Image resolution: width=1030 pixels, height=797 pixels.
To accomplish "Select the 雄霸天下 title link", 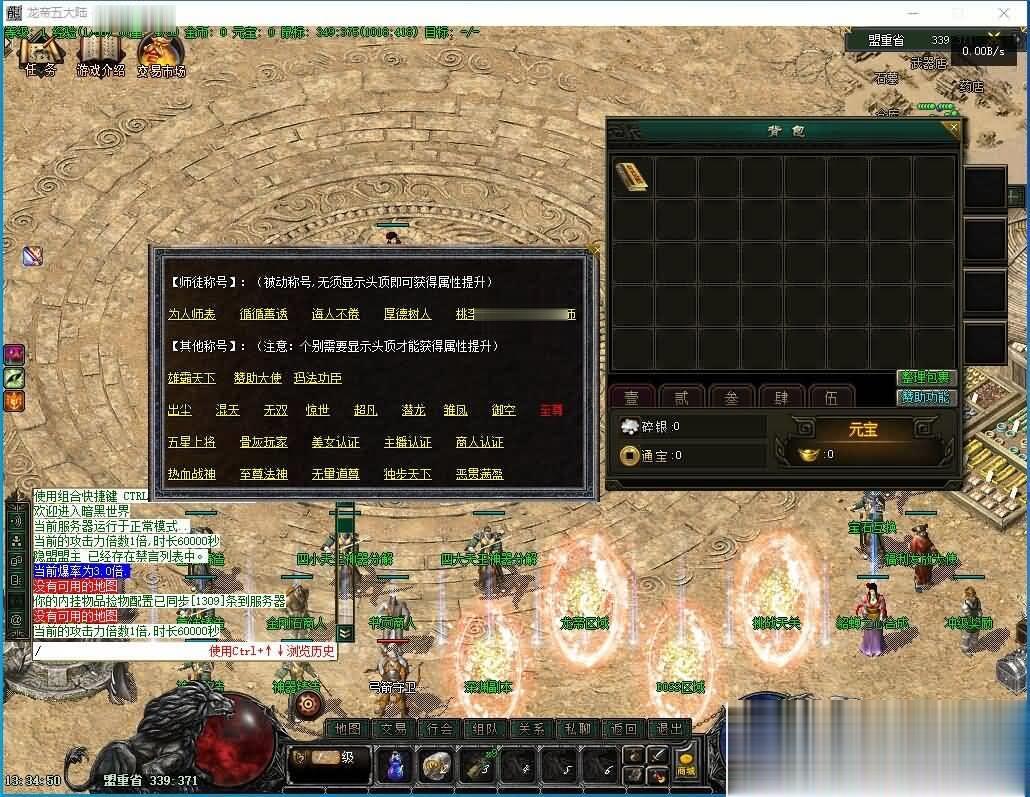I will coord(192,378).
